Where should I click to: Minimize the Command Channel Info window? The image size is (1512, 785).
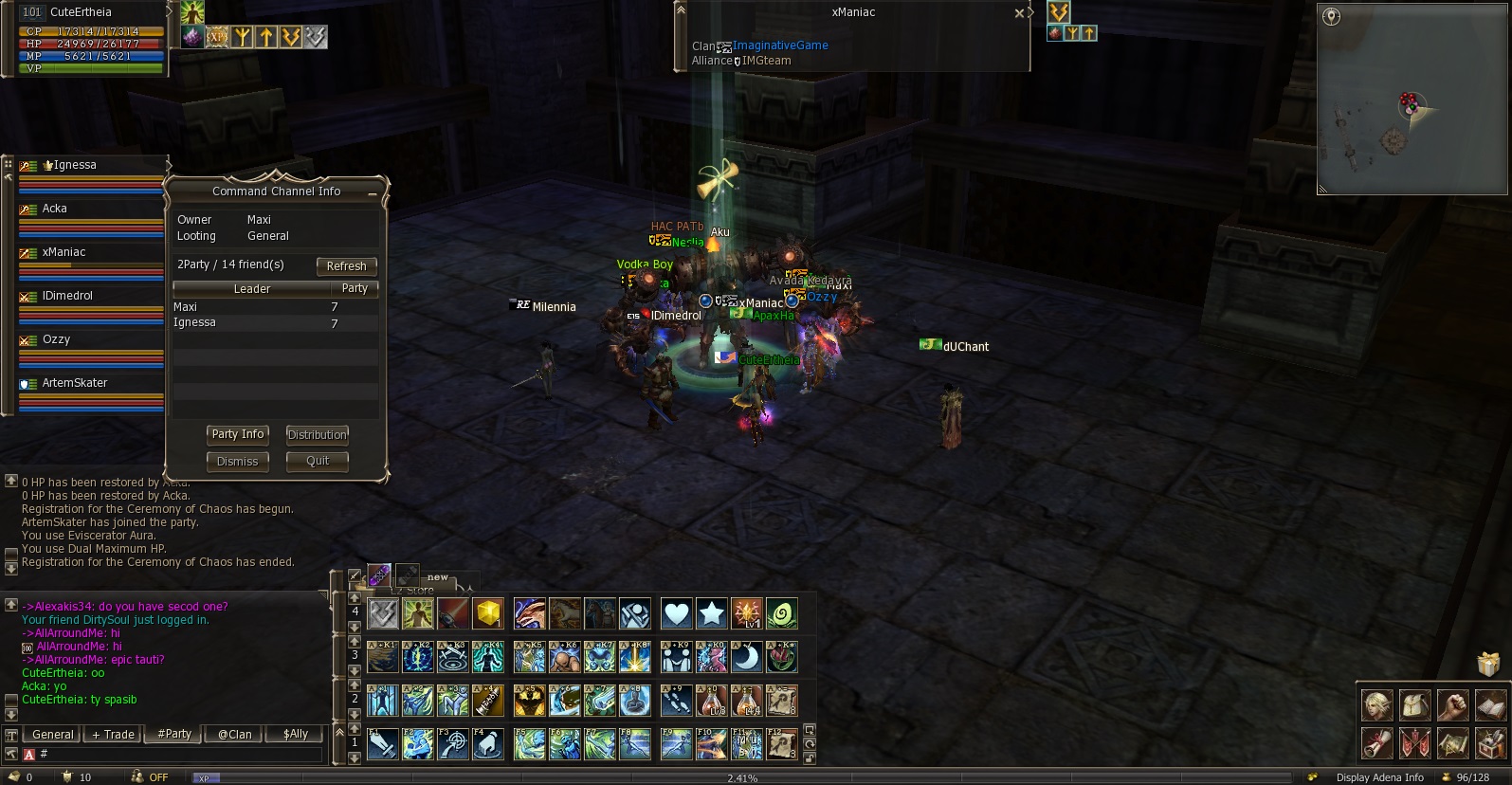373,193
